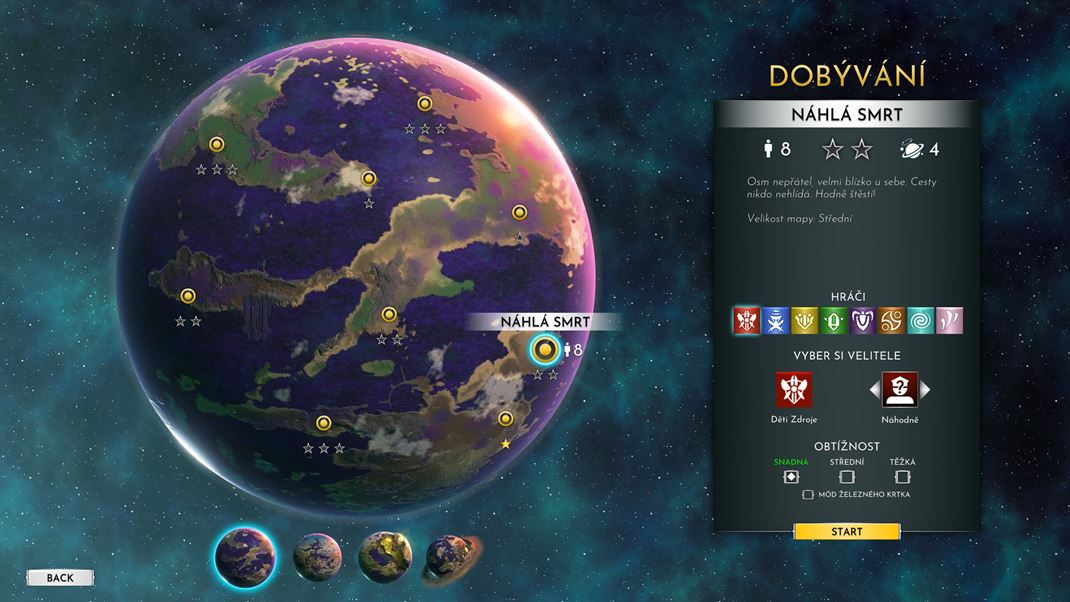
Task: Pick the teal spiral faction icon
Action: coord(919,320)
